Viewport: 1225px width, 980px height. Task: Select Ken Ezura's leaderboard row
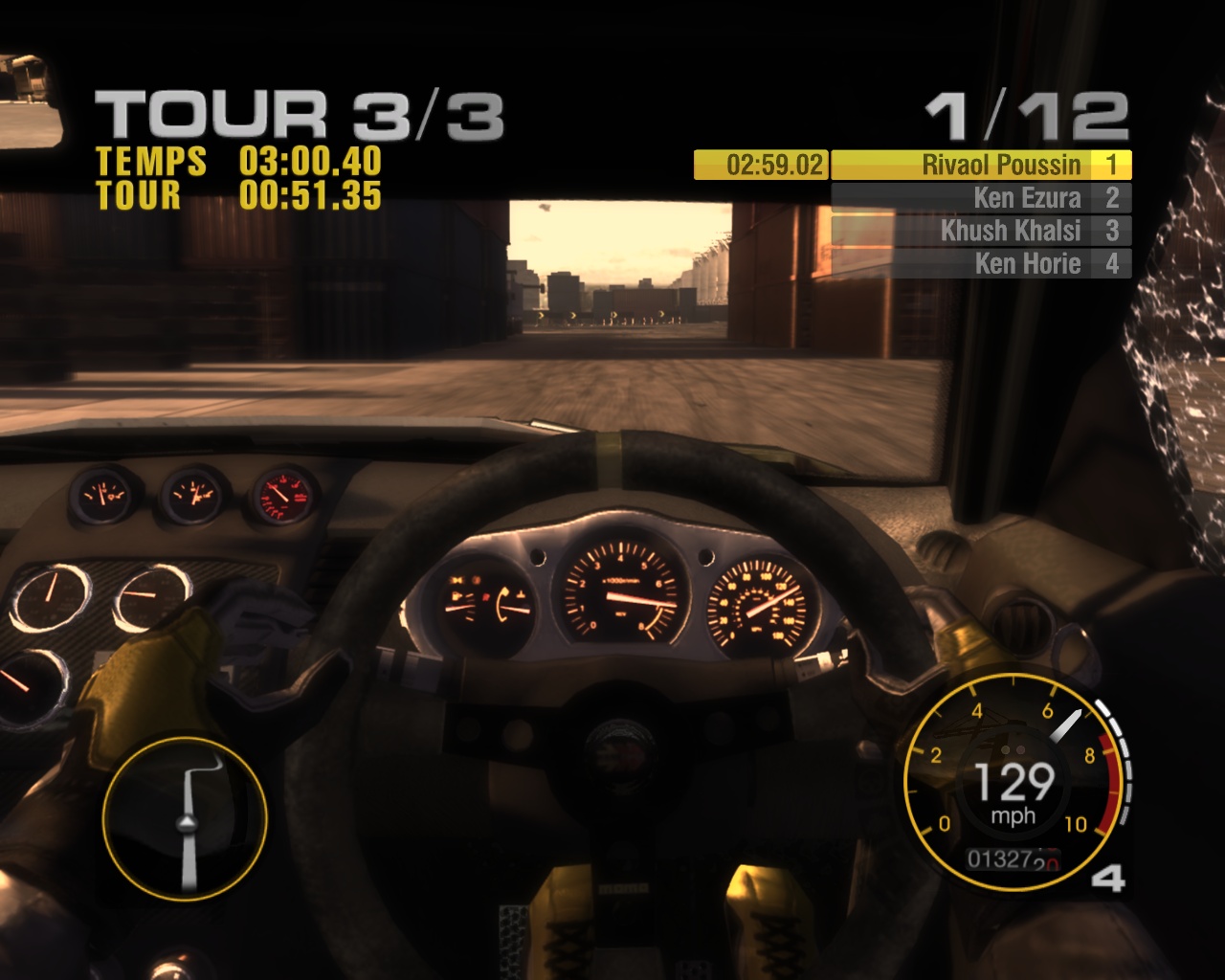[x=980, y=198]
